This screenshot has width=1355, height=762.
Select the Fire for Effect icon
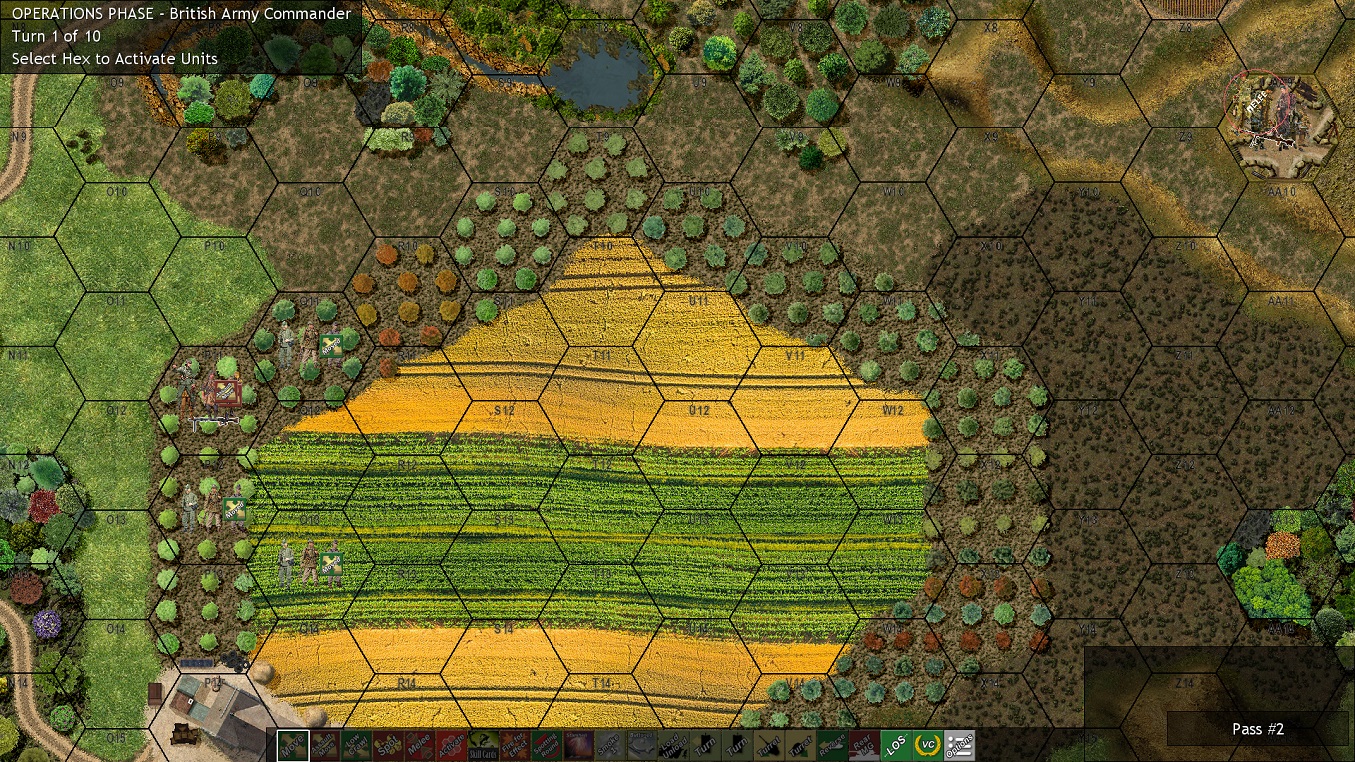(514, 745)
